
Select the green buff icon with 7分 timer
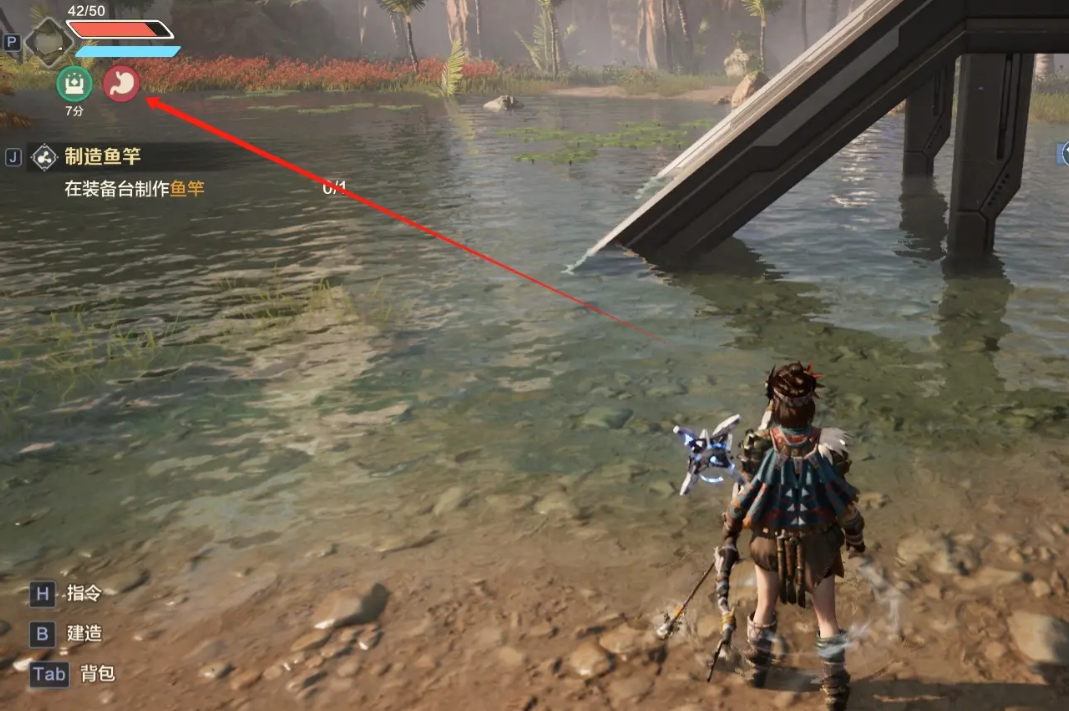tap(74, 84)
